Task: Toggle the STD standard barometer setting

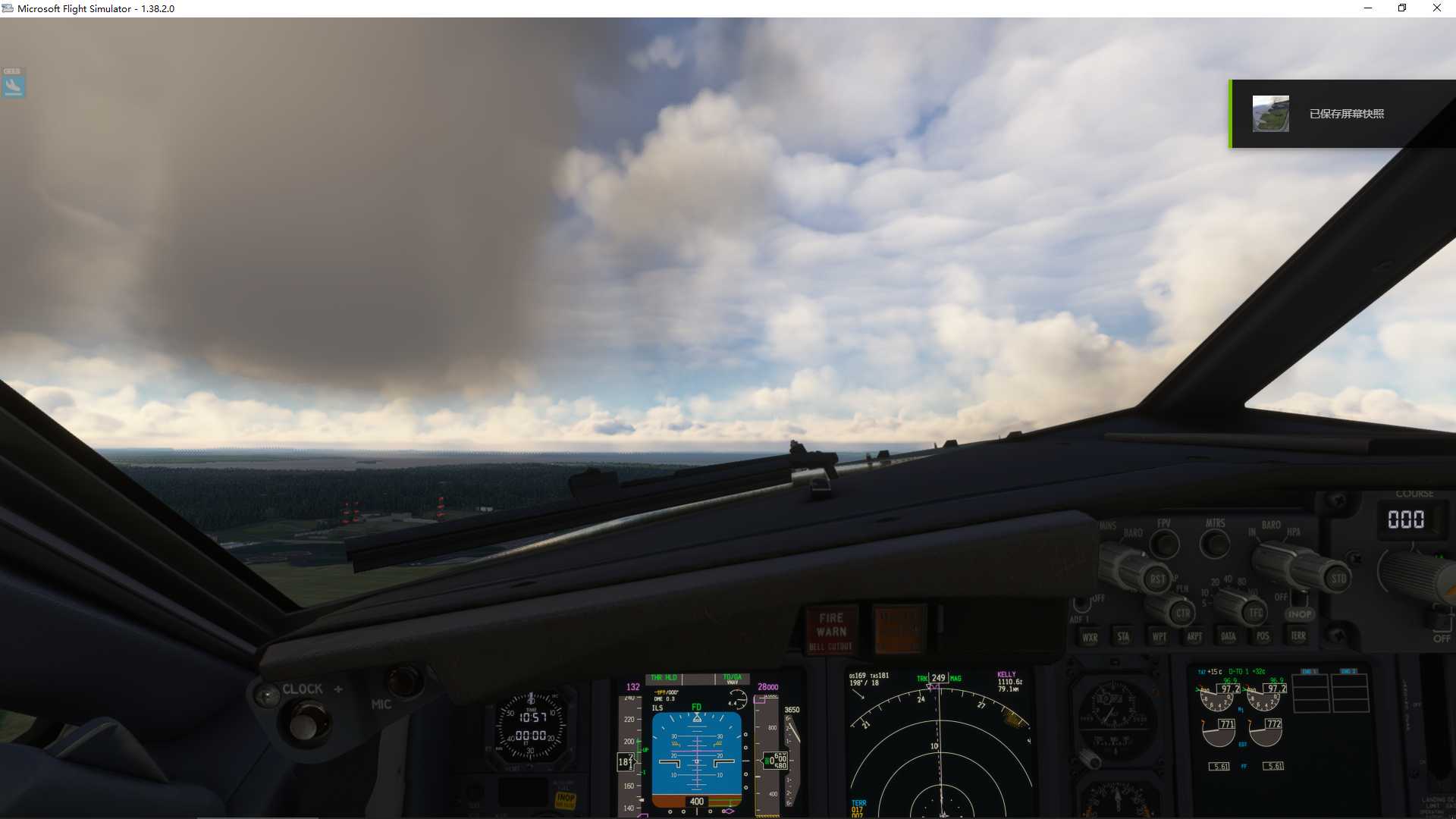Action: (1338, 578)
